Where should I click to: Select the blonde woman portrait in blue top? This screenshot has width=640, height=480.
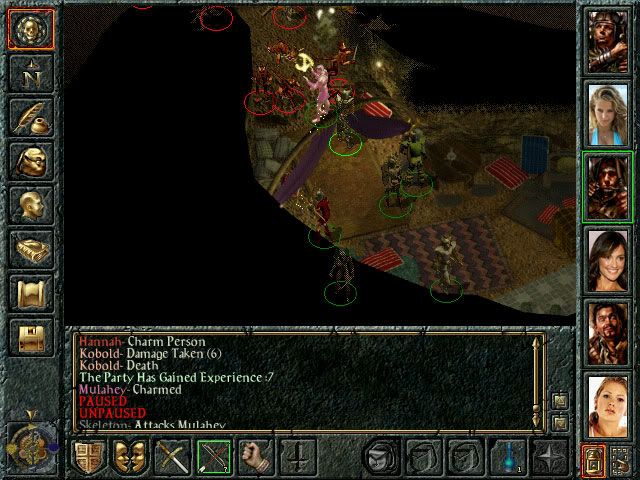point(608,112)
